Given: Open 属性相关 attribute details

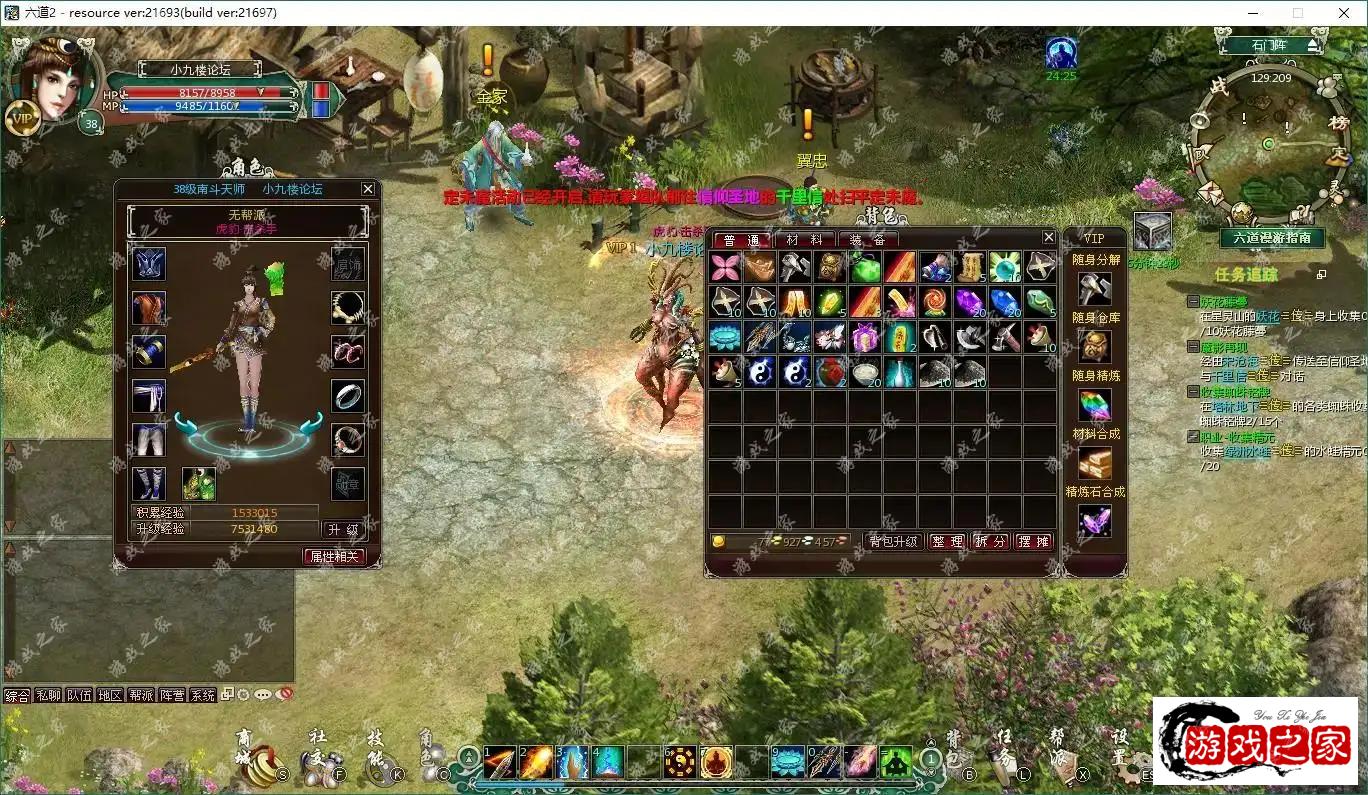Looking at the screenshot, I should [334, 556].
